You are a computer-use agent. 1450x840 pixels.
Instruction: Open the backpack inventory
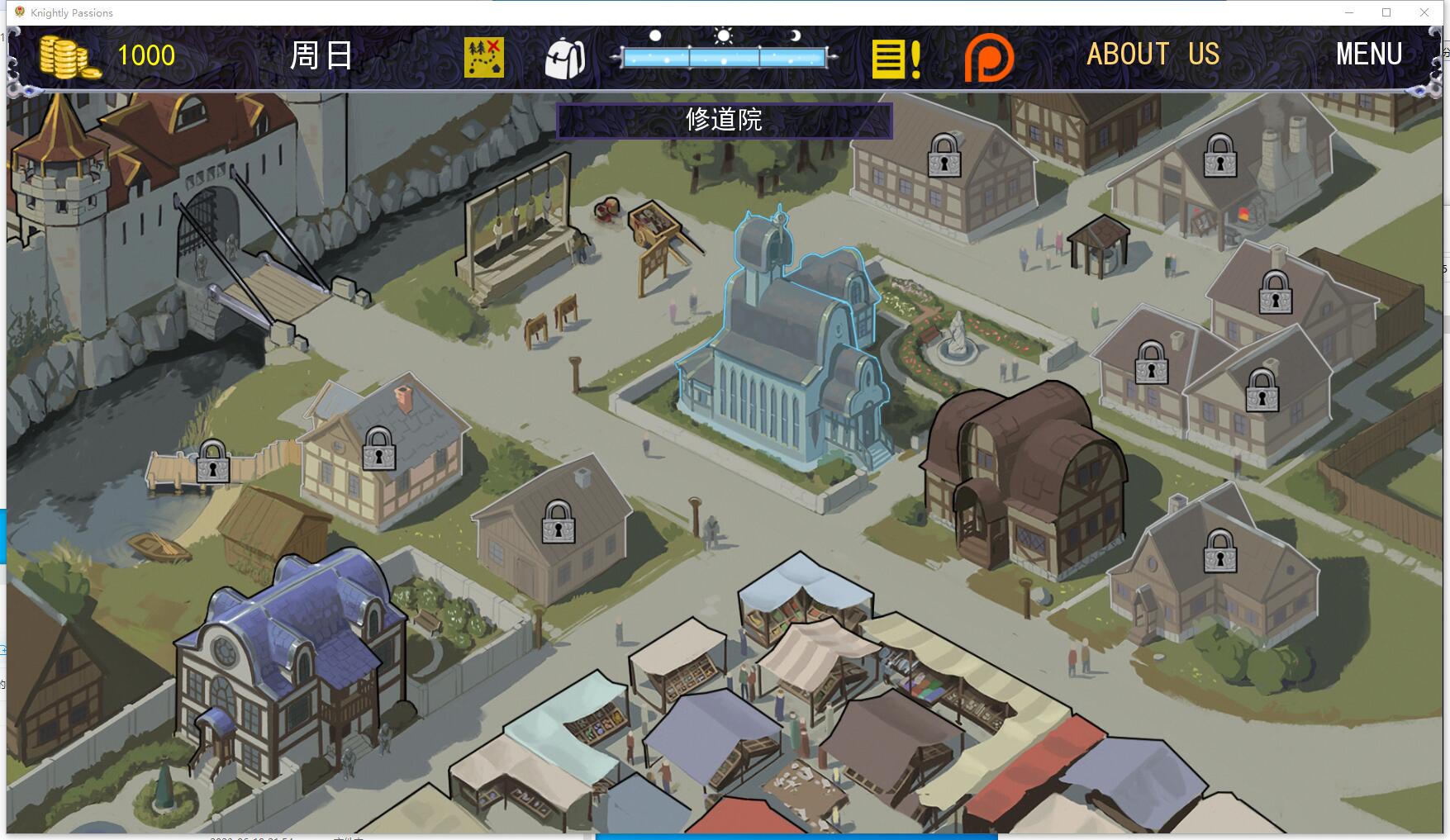565,58
